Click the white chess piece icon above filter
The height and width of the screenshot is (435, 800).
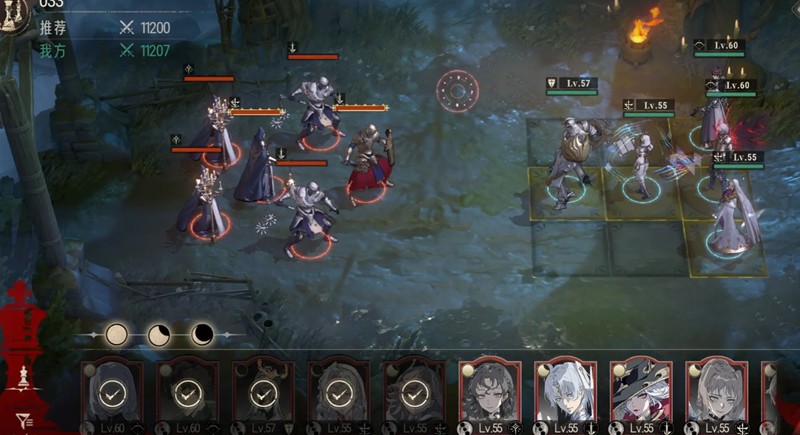pyautogui.click(x=23, y=376)
